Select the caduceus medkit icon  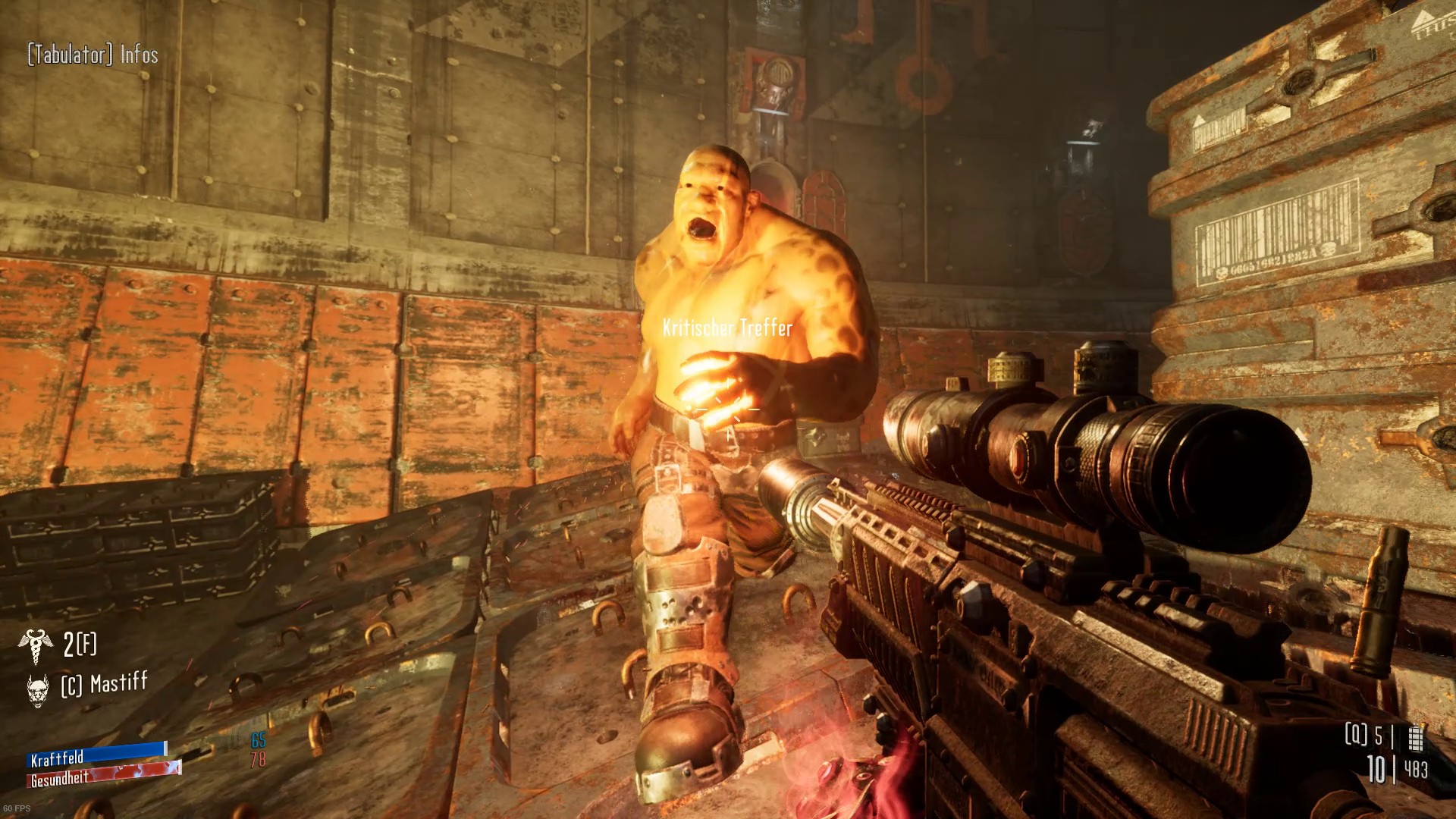pyautogui.click(x=35, y=646)
